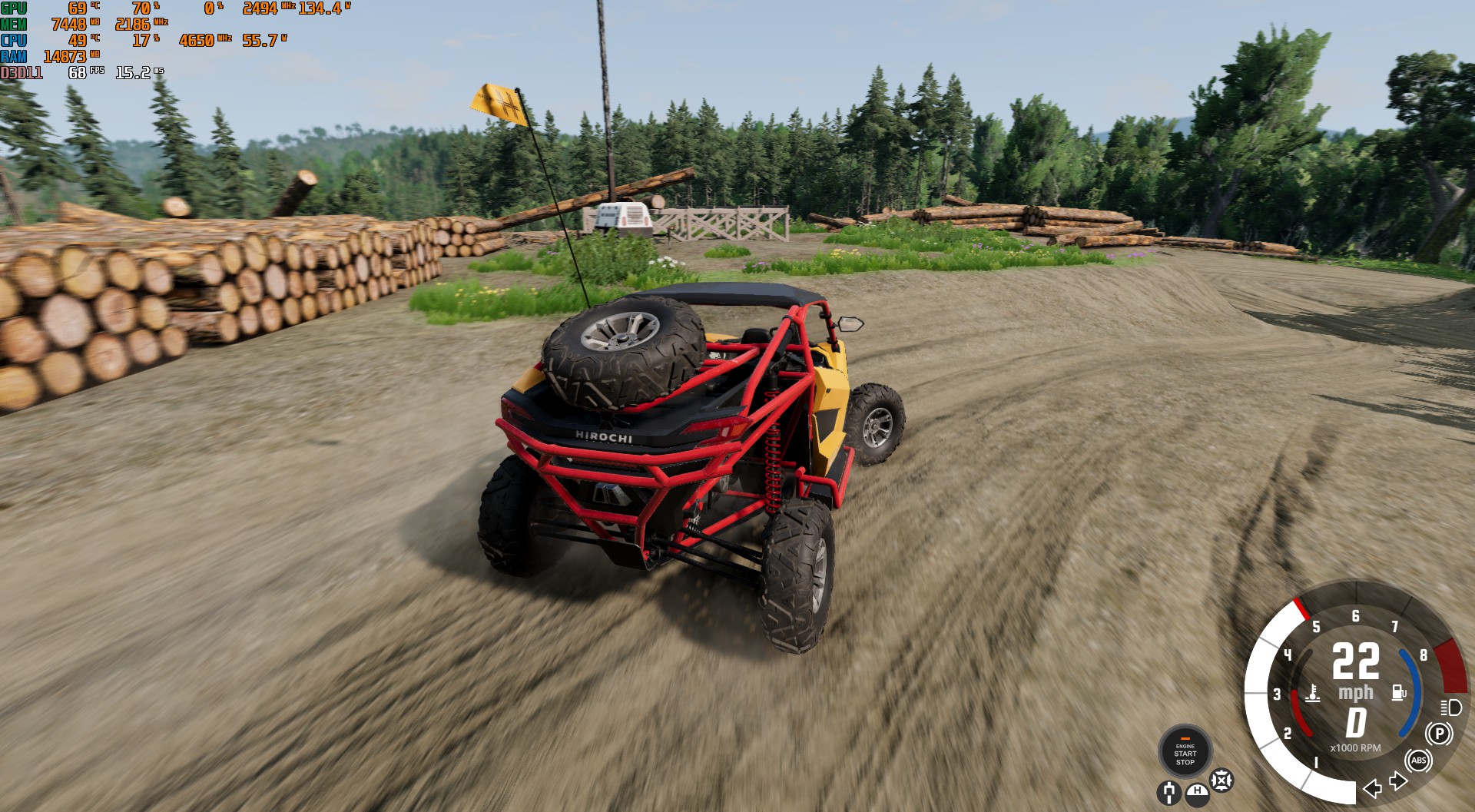Click the drive mode fork icon

click(1168, 792)
